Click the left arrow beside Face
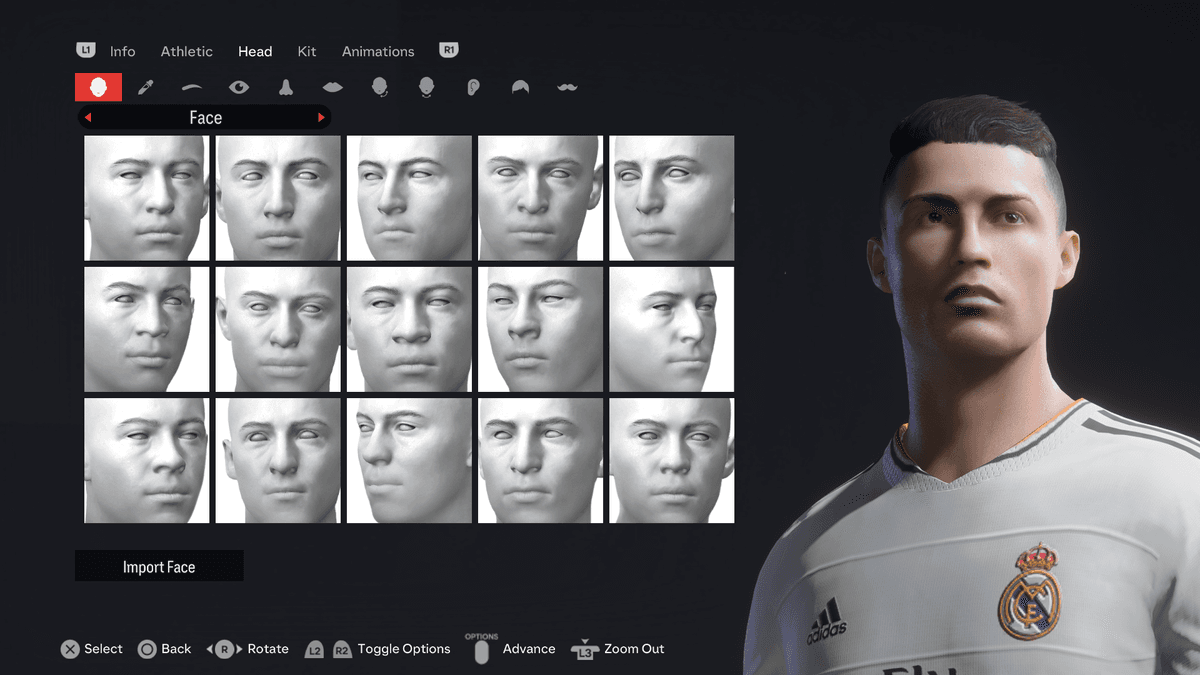The image size is (1200, 675). click(88, 118)
